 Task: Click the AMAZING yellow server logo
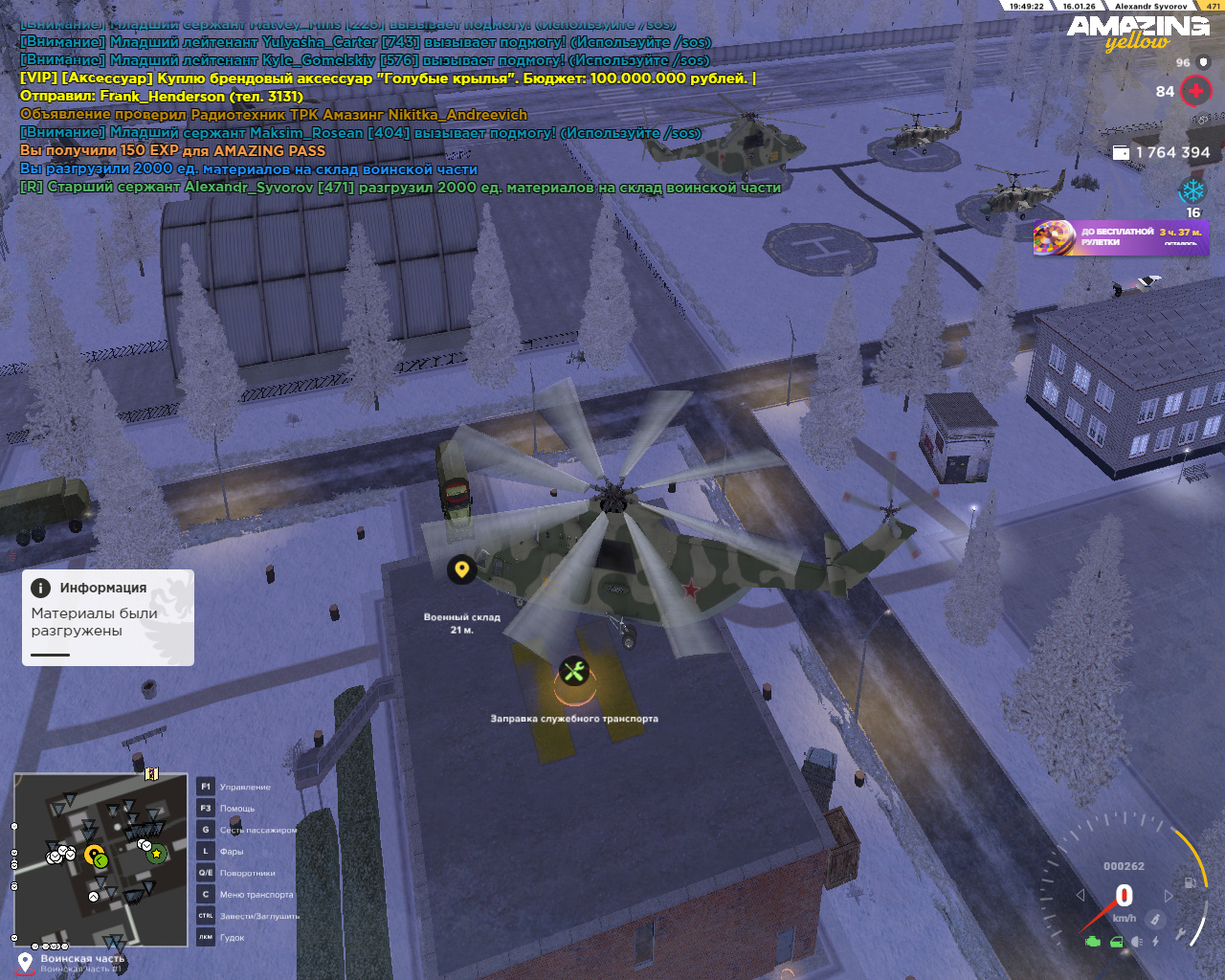(x=1138, y=33)
